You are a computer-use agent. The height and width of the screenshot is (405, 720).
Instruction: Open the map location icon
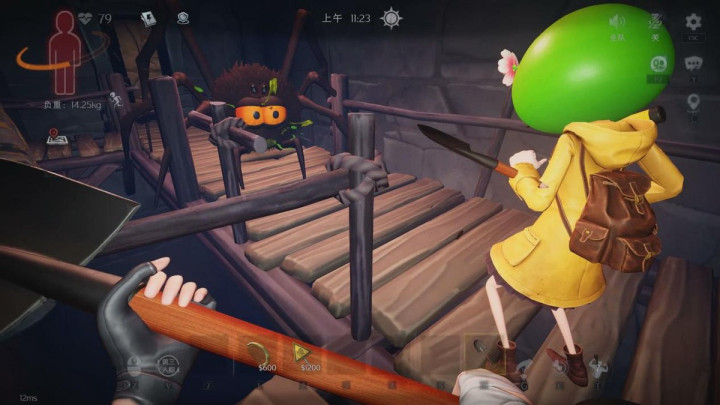tap(56, 138)
